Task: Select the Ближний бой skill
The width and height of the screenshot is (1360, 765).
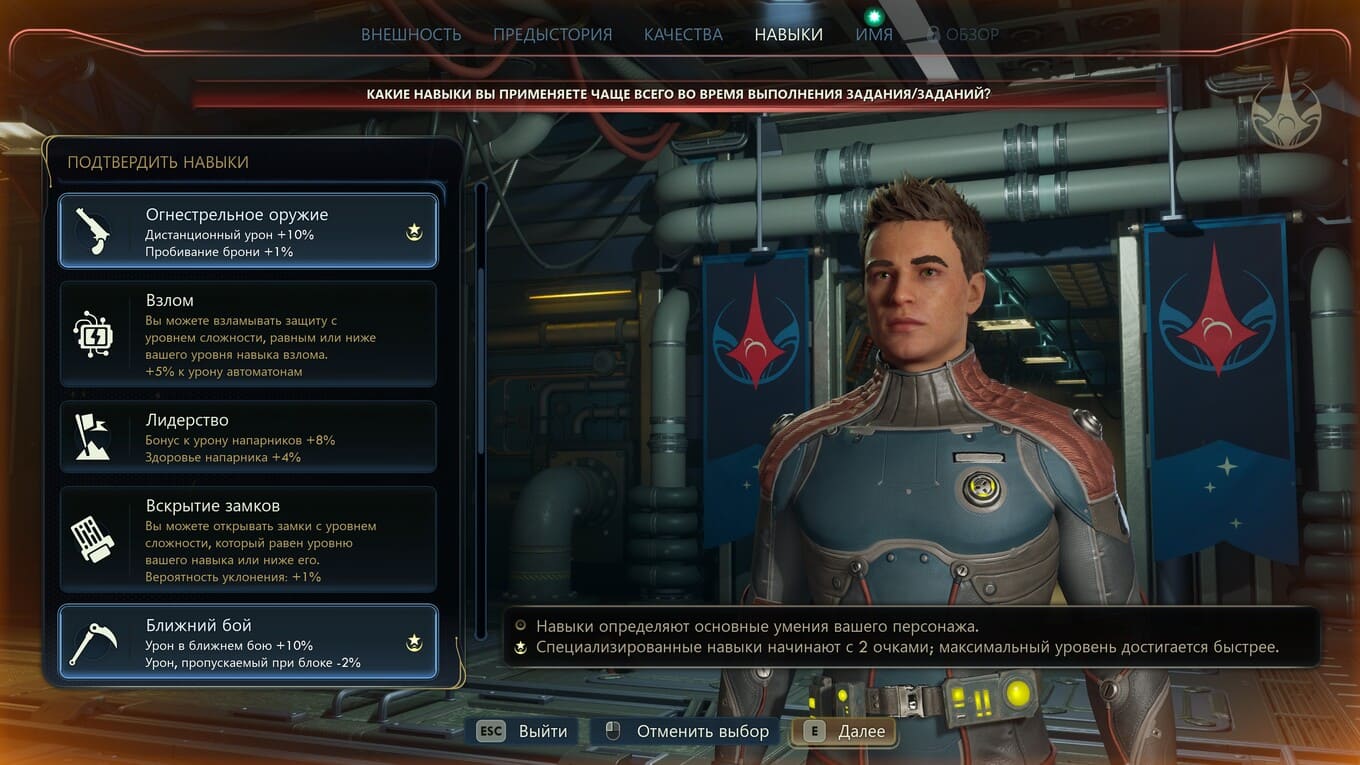Action: 248,642
